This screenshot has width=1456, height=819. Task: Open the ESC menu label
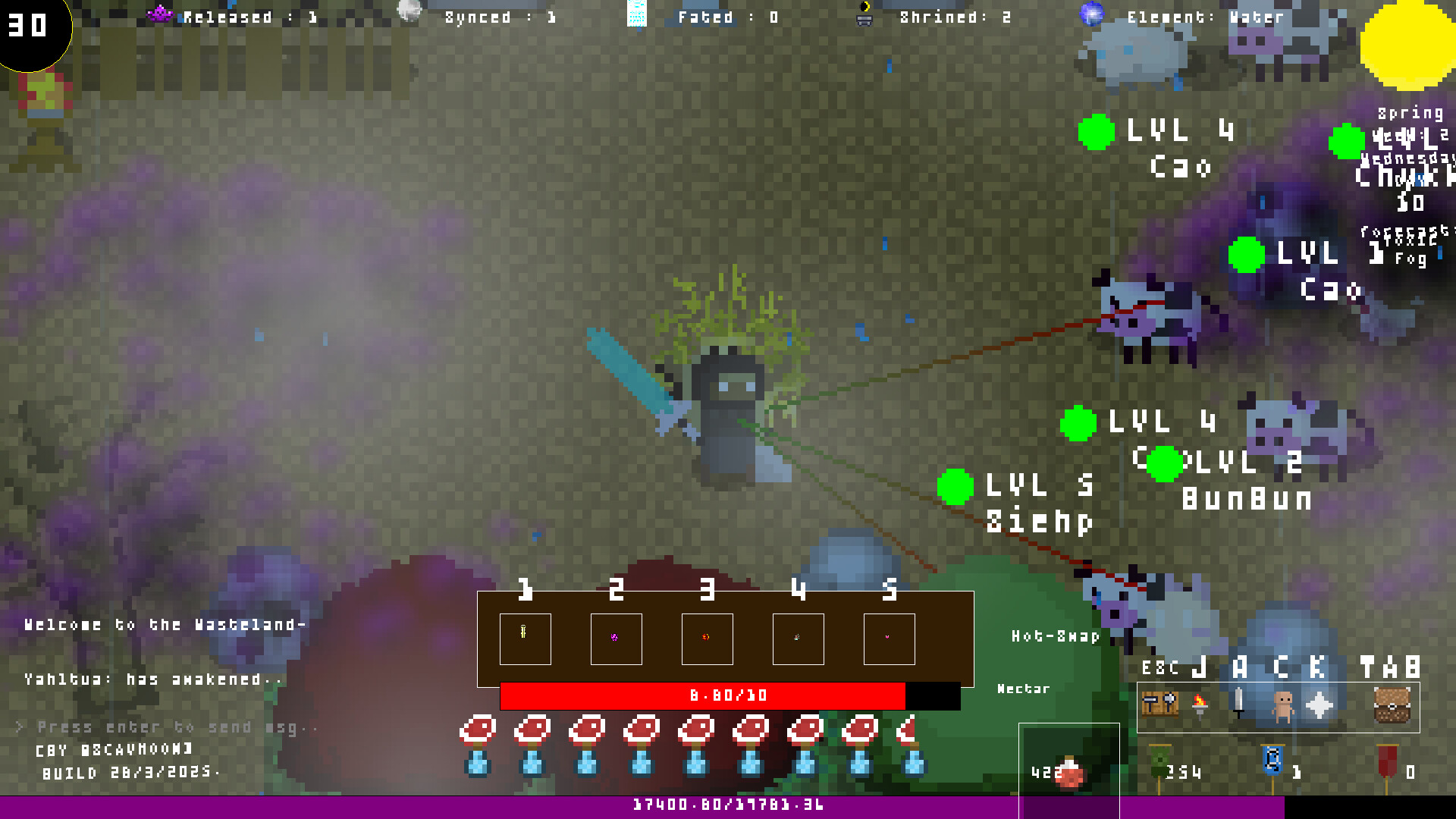click(x=1159, y=668)
